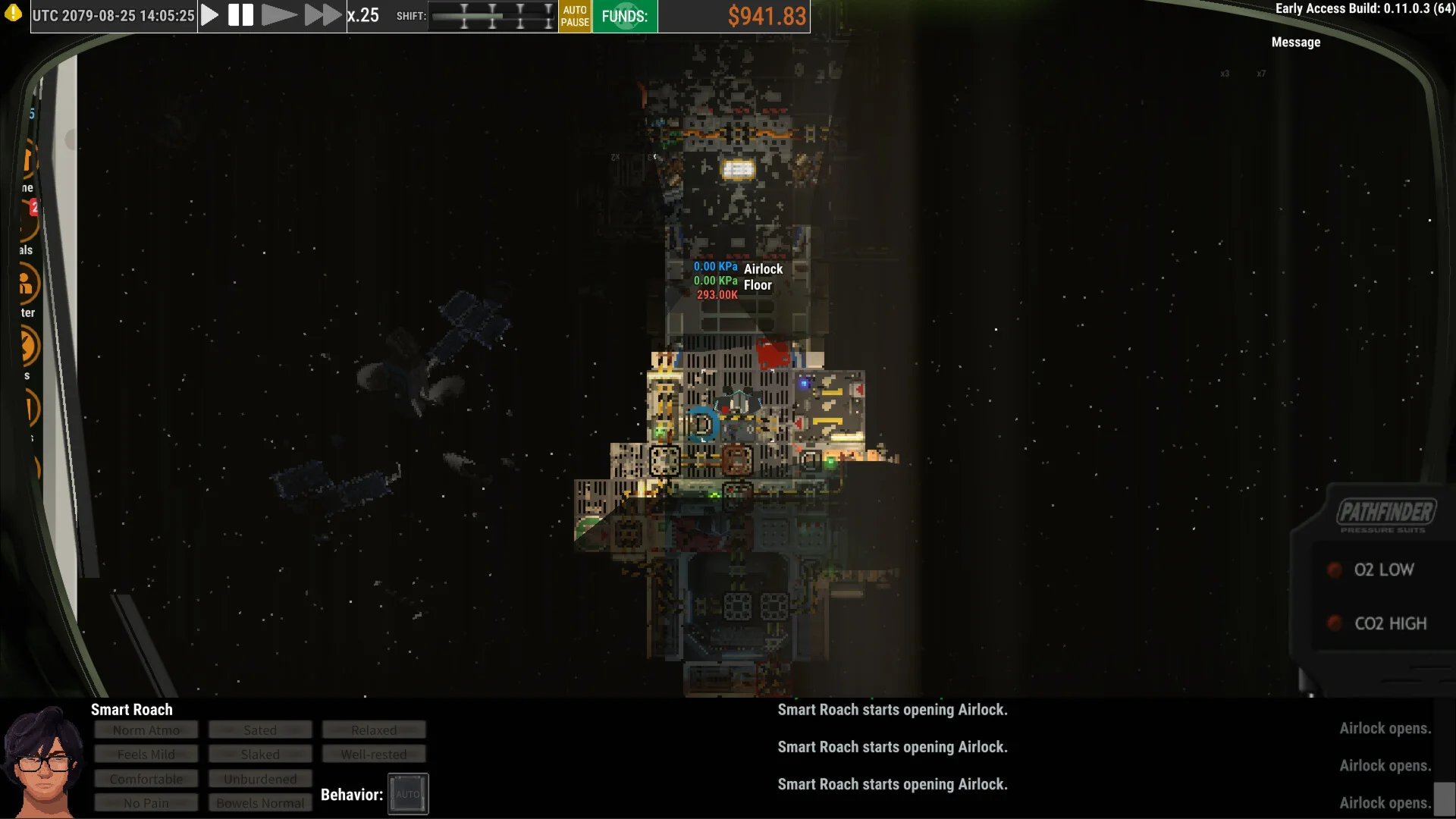Click the Sated hunger status tag
The image size is (1456, 819).
pyautogui.click(x=260, y=730)
